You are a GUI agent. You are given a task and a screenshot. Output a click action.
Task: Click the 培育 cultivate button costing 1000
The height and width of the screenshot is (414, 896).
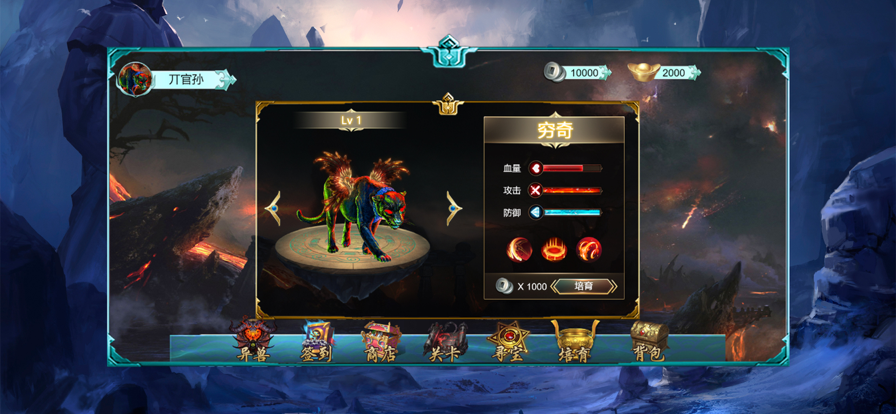click(583, 286)
